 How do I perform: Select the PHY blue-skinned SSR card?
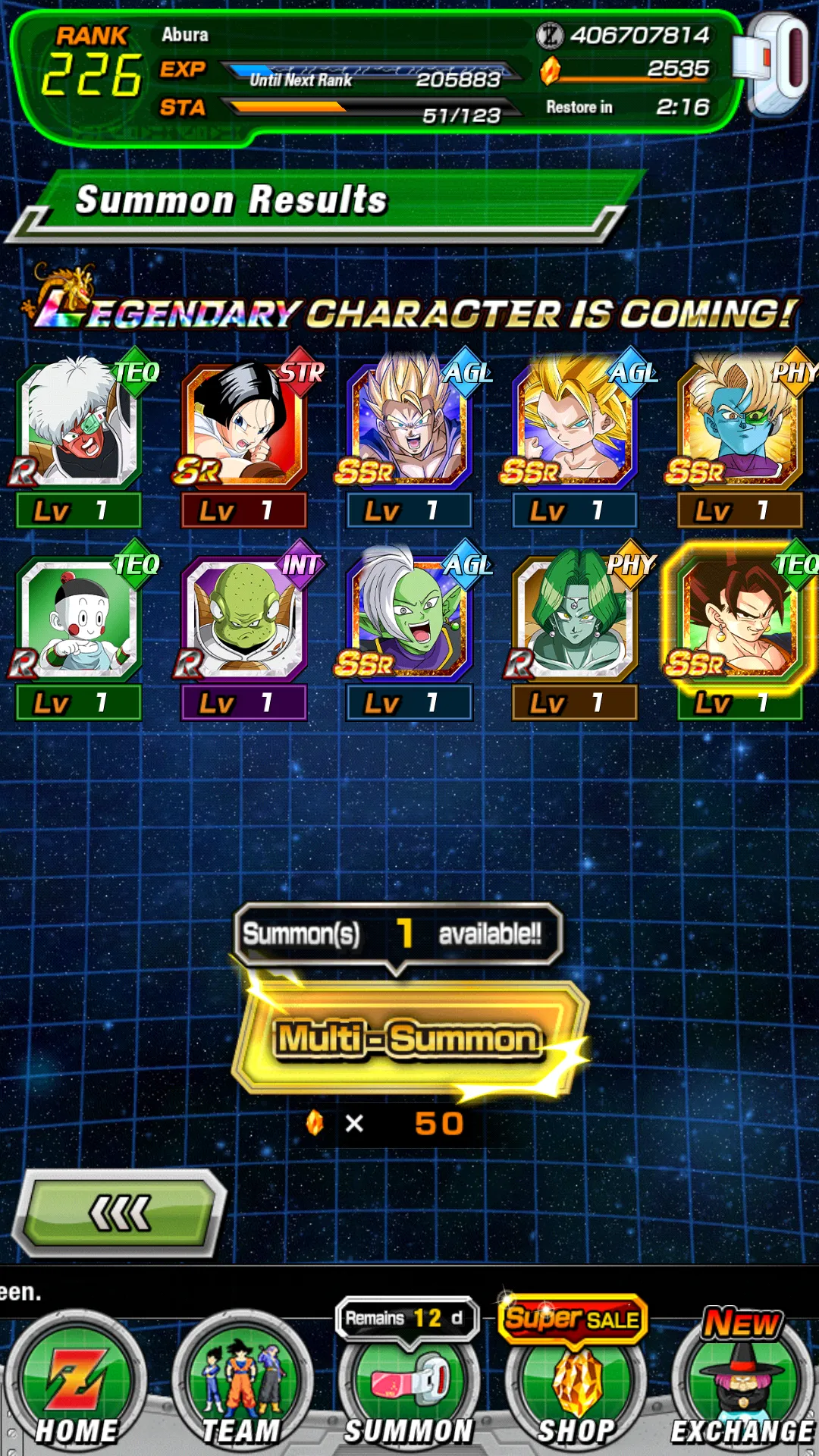(x=740, y=428)
